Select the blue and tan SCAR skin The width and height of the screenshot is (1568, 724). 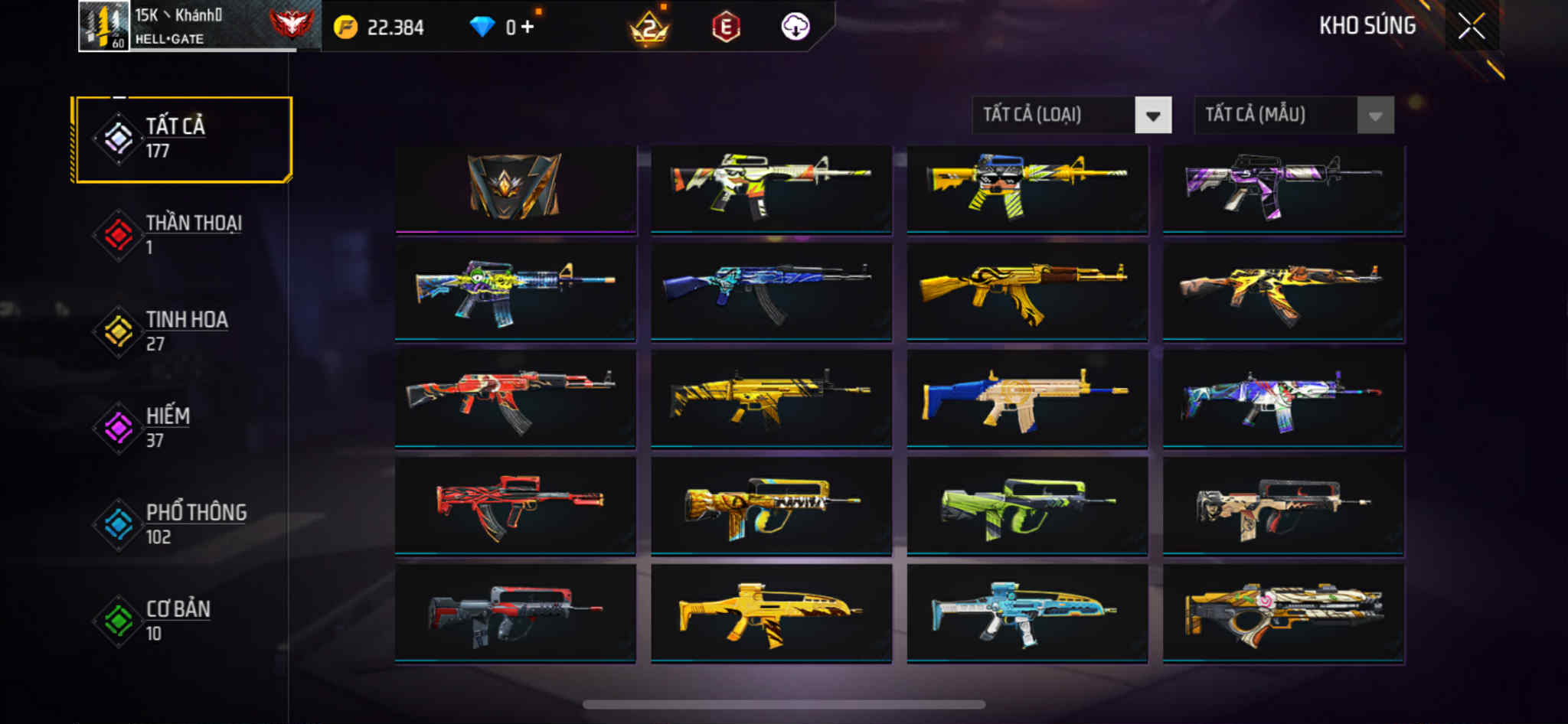[1027, 398]
